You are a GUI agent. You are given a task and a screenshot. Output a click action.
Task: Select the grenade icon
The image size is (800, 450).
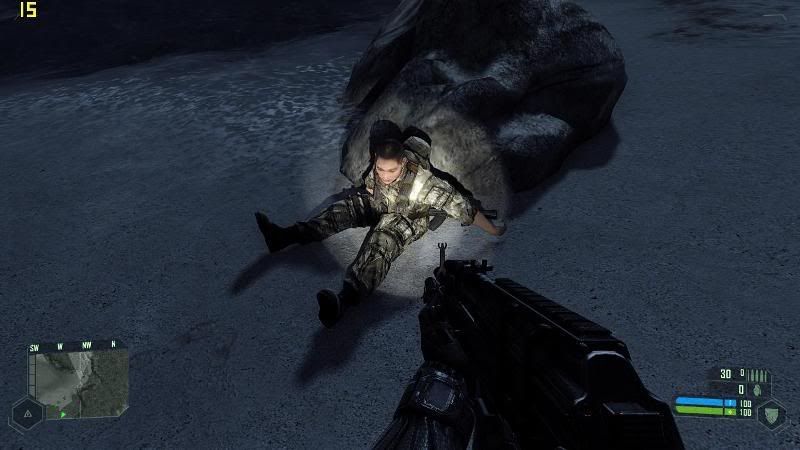tap(759, 389)
